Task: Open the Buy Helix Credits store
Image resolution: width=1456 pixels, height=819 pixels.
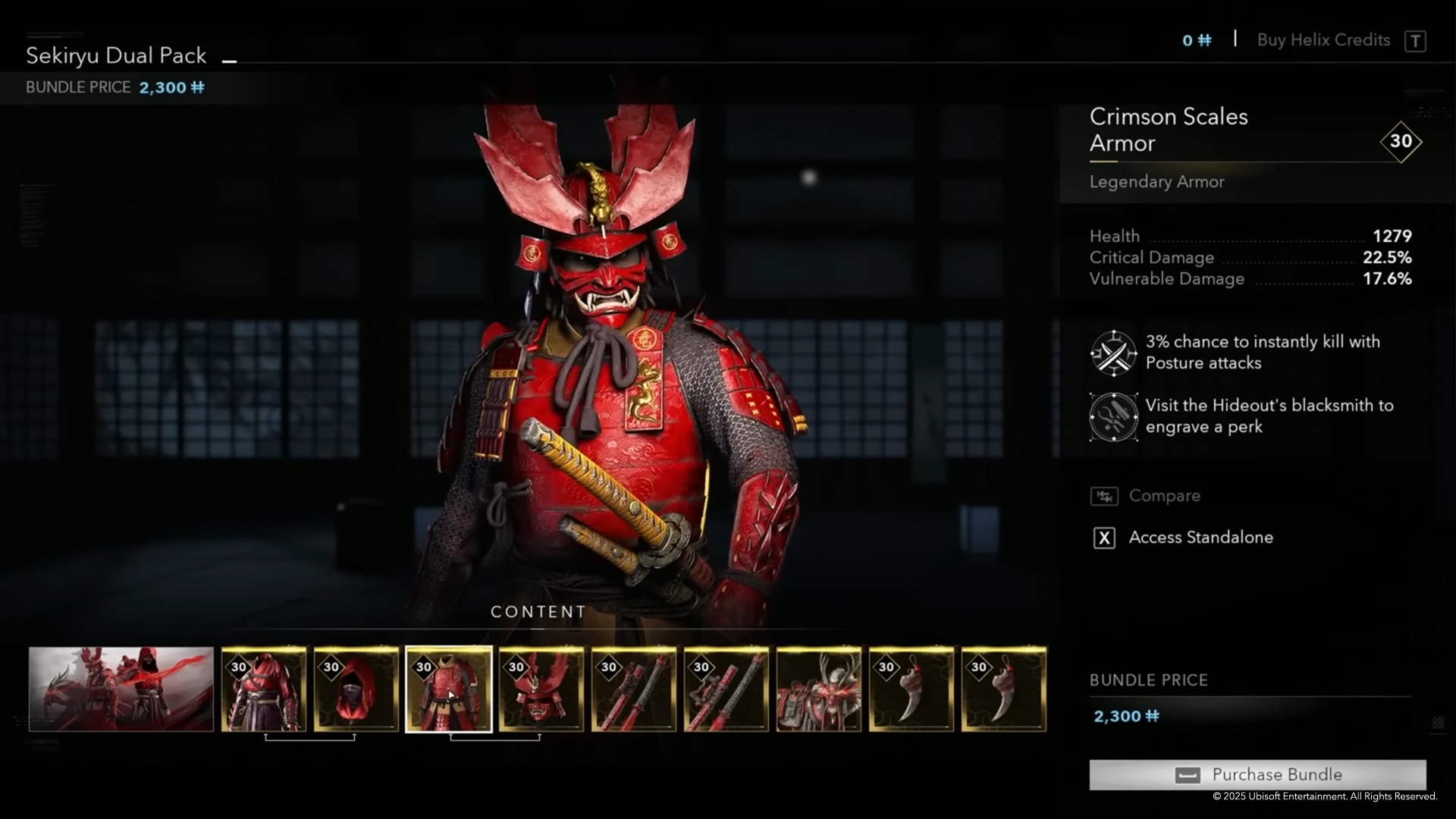Action: click(x=1323, y=40)
